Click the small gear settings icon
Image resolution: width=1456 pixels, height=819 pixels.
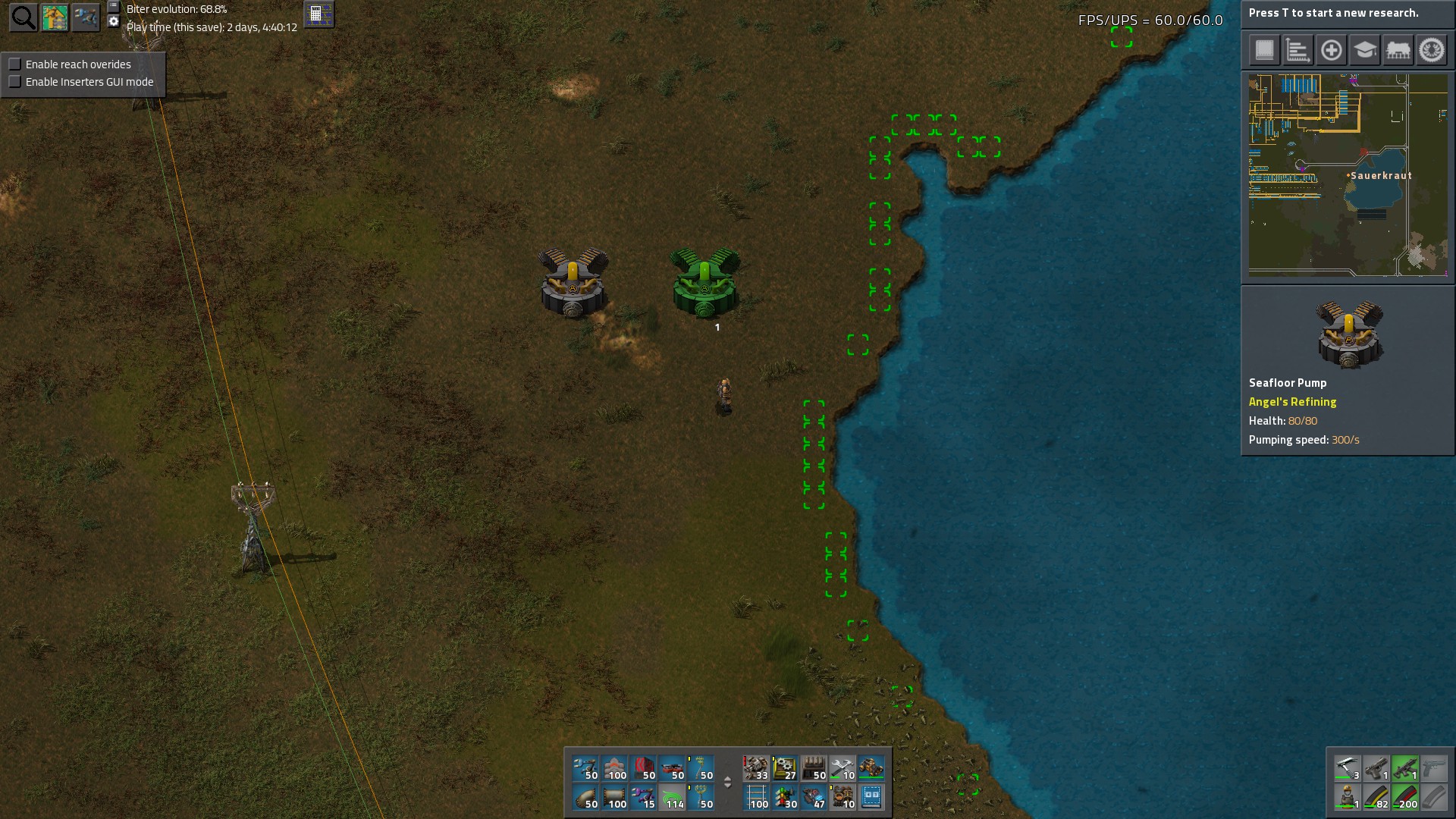pos(114,21)
